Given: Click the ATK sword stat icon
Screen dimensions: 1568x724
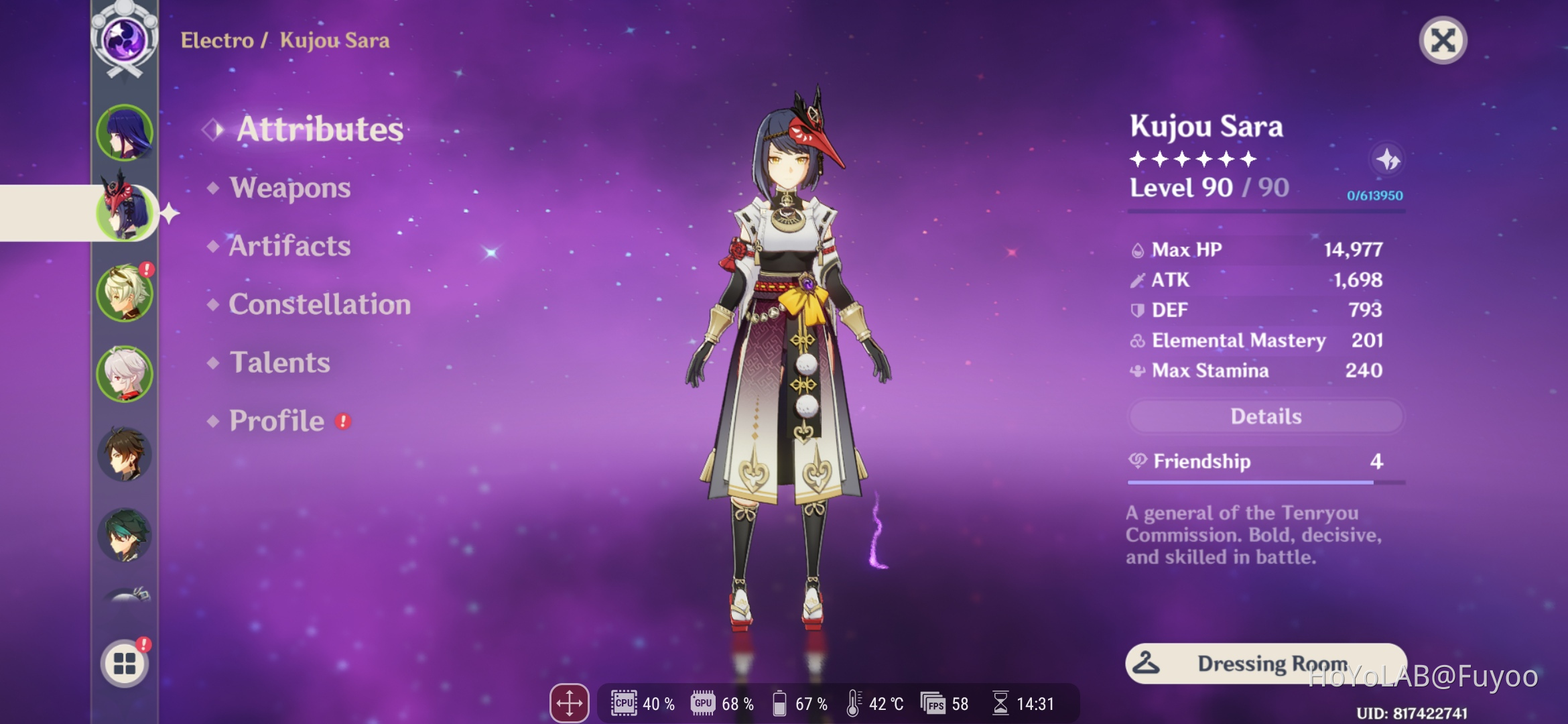Looking at the screenshot, I should tap(1138, 280).
